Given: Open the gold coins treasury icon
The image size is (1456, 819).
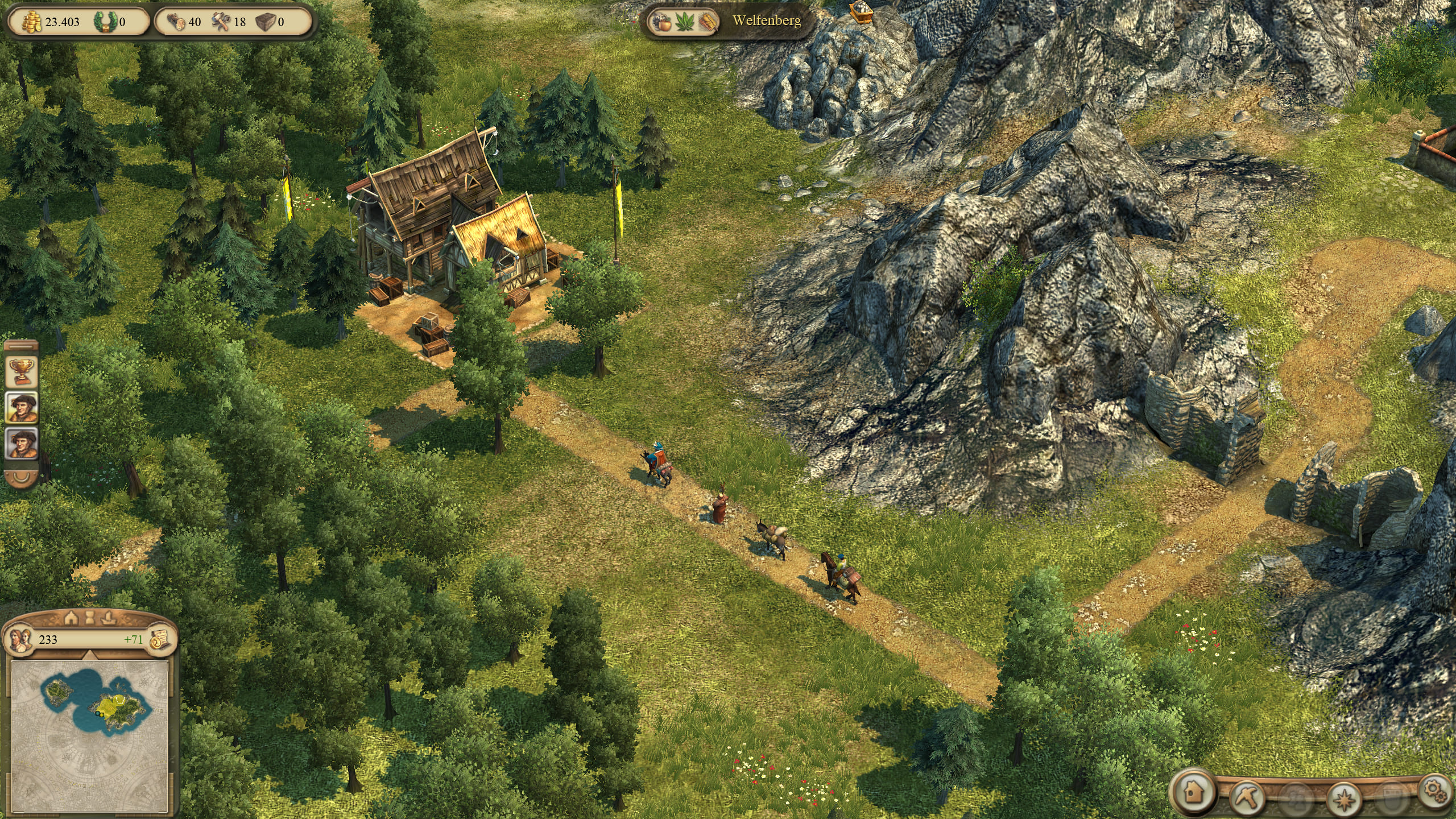Looking at the screenshot, I should tap(34, 22).
